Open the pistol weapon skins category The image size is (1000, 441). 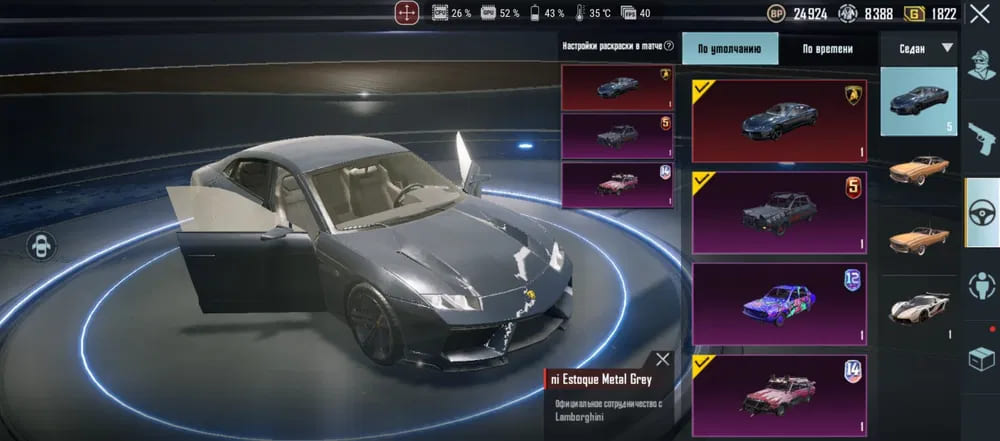pos(981,138)
